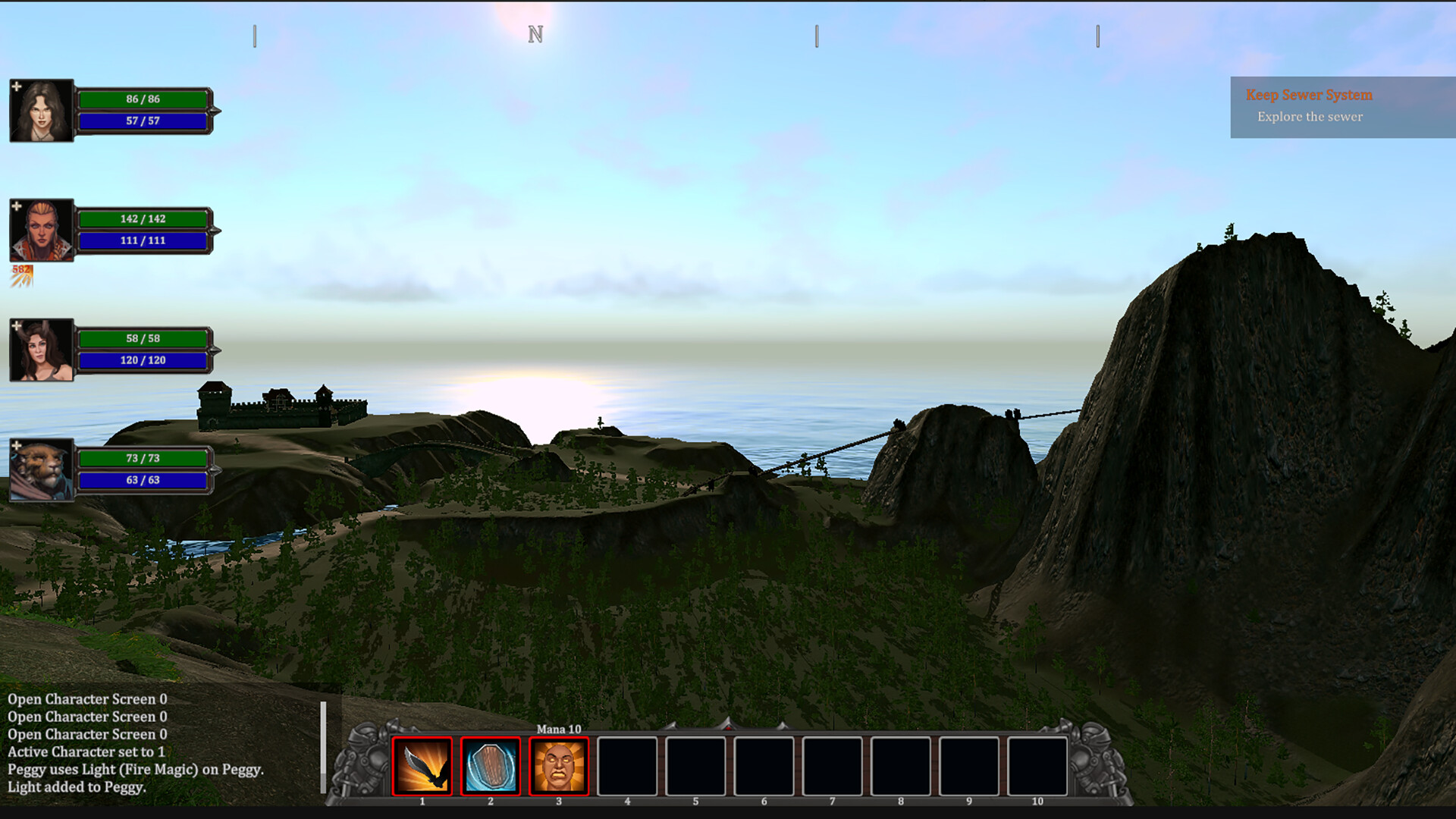Expand the plus icon on the top portrait
This screenshot has width=1456, height=819.
point(17,86)
